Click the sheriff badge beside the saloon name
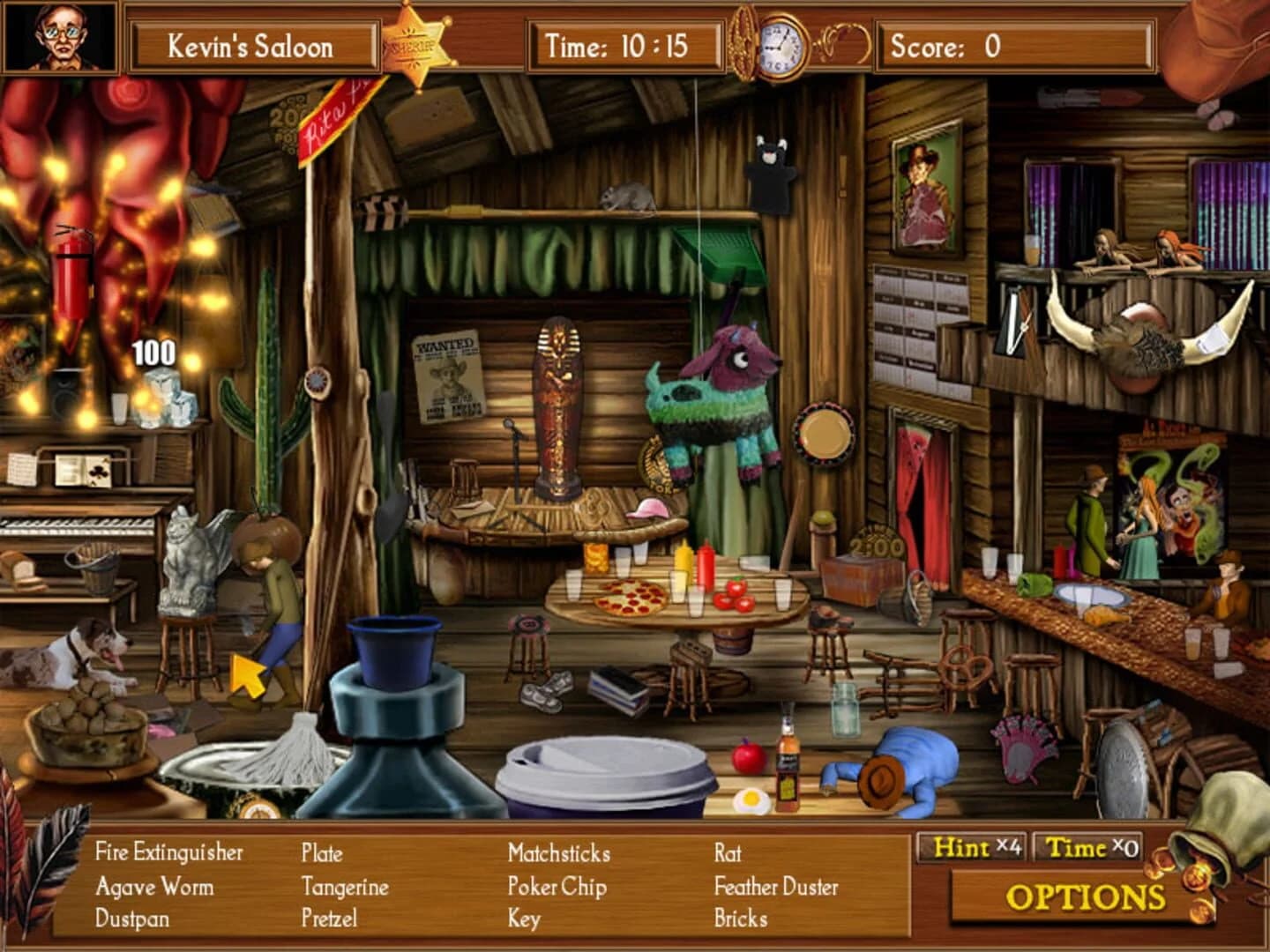This screenshot has width=1270, height=952. [x=415, y=44]
